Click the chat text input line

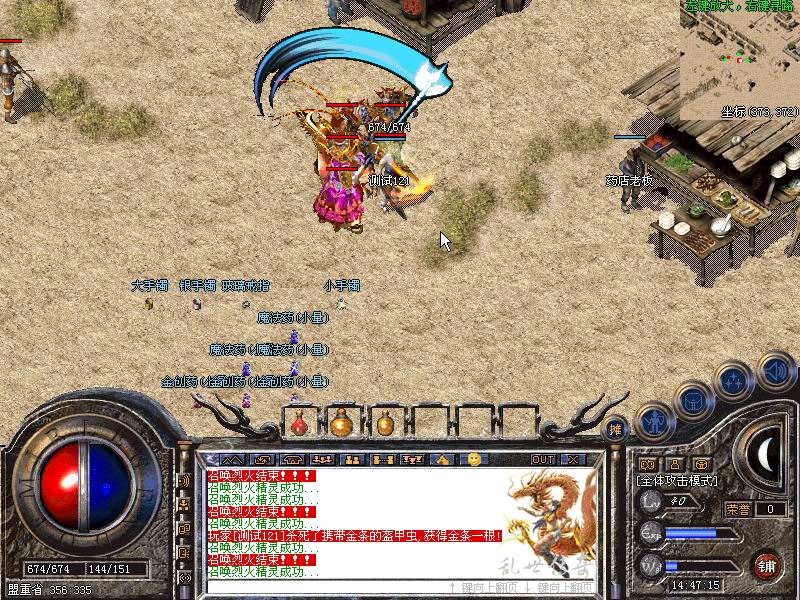click(320, 587)
